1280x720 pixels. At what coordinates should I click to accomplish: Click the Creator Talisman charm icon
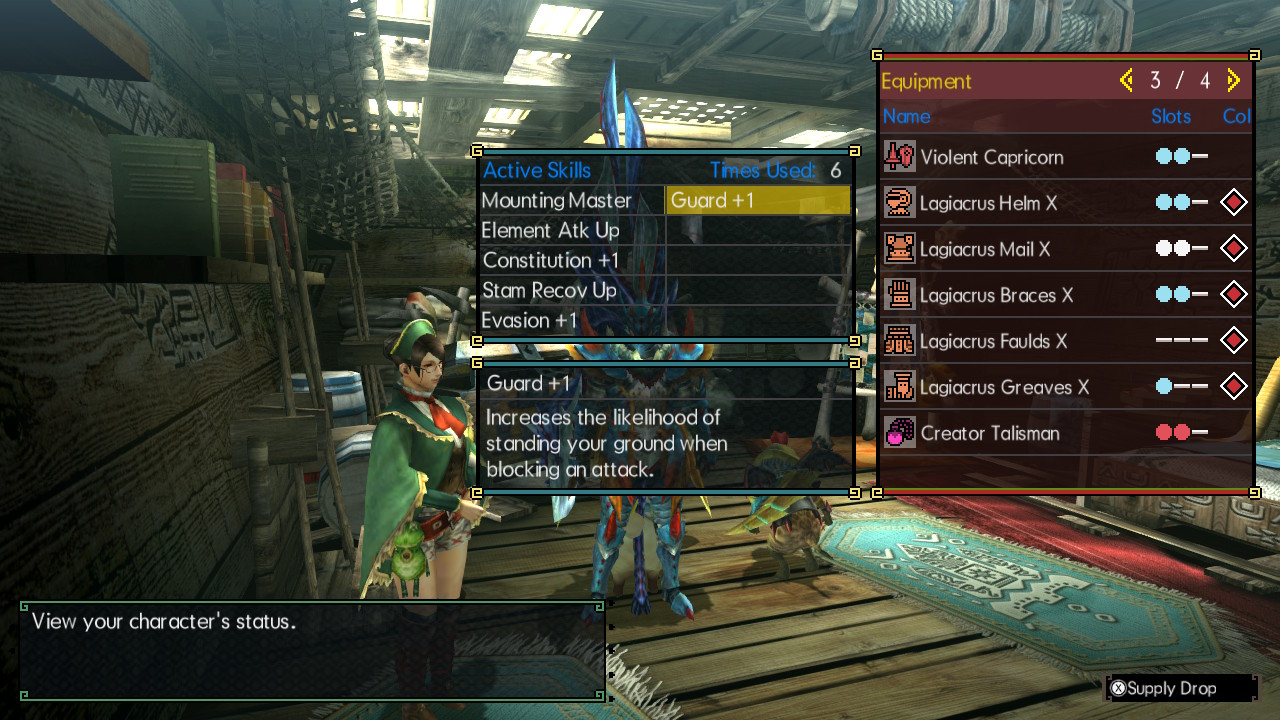tap(900, 433)
